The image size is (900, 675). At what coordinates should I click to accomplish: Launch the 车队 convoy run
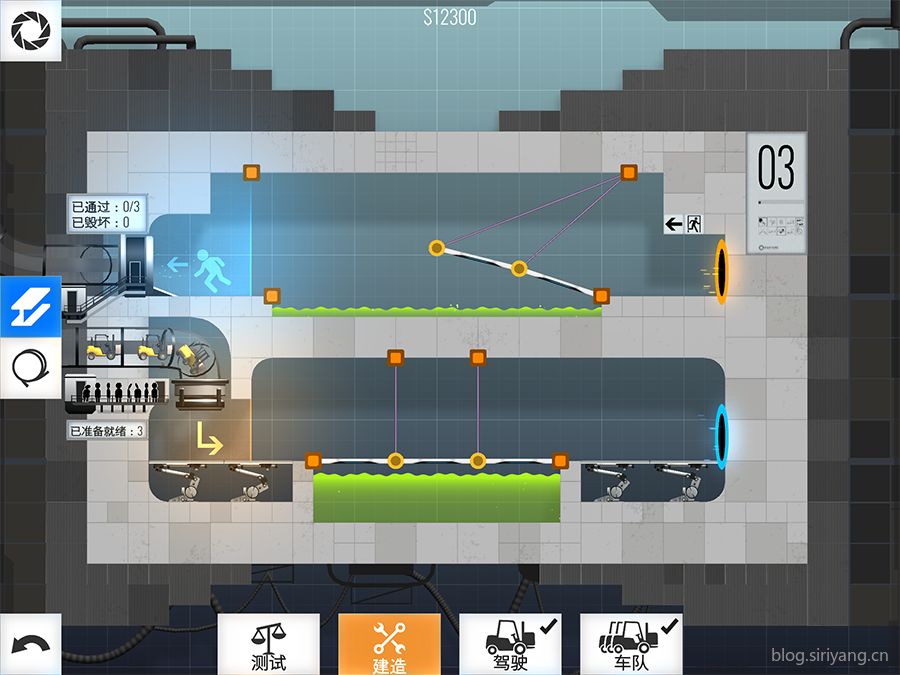click(631, 645)
